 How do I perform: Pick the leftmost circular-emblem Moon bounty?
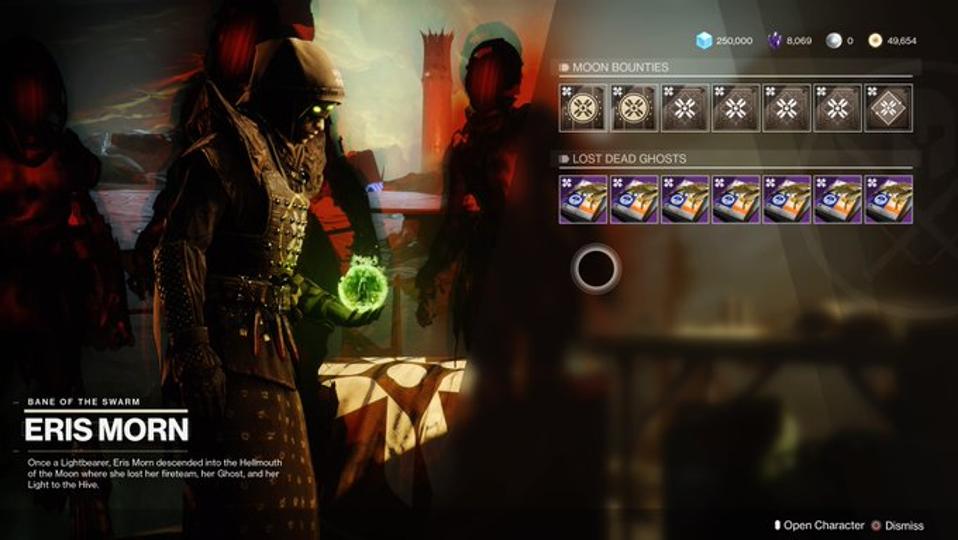584,108
